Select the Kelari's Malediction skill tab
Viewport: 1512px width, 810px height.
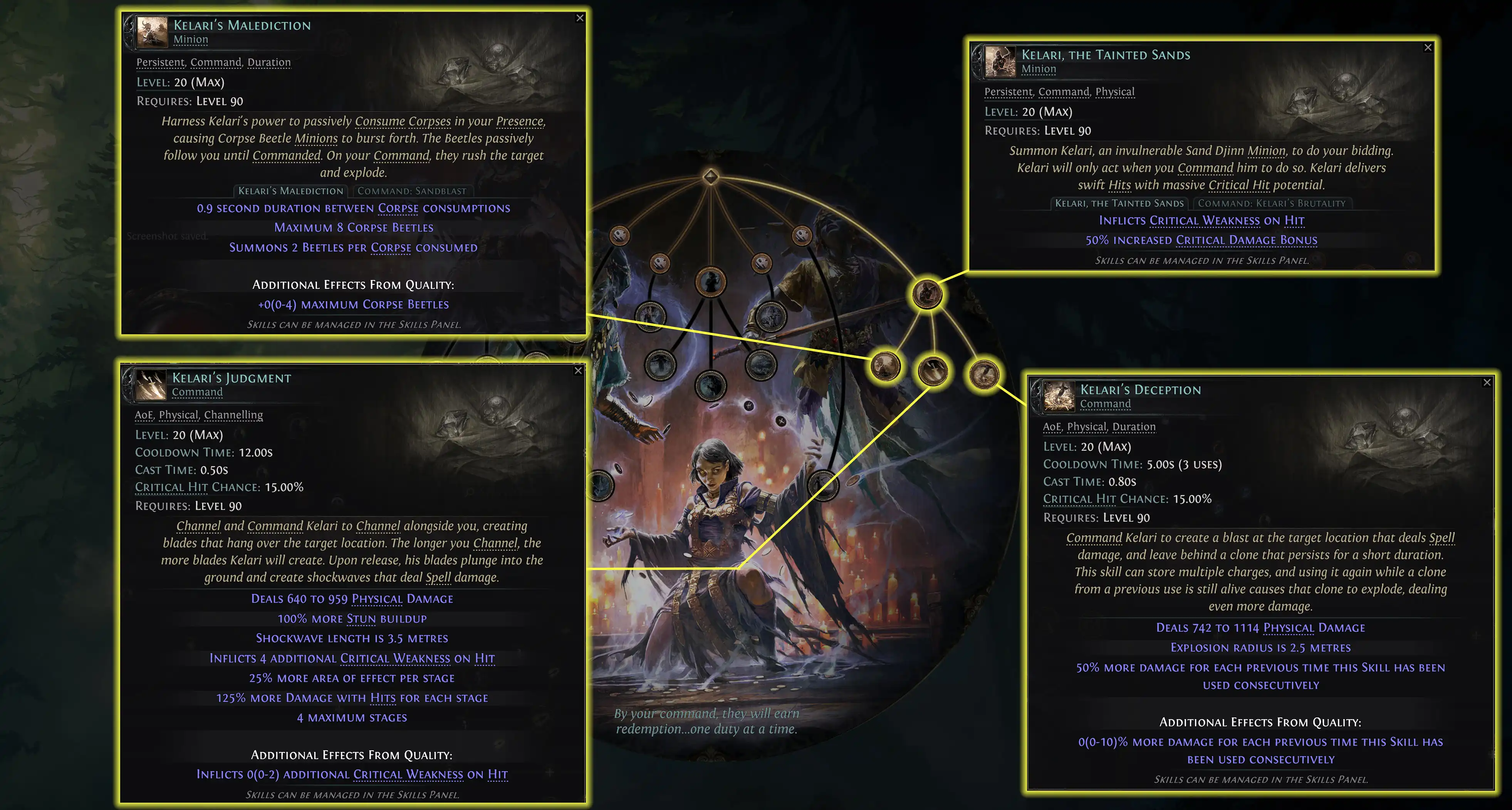click(x=290, y=191)
